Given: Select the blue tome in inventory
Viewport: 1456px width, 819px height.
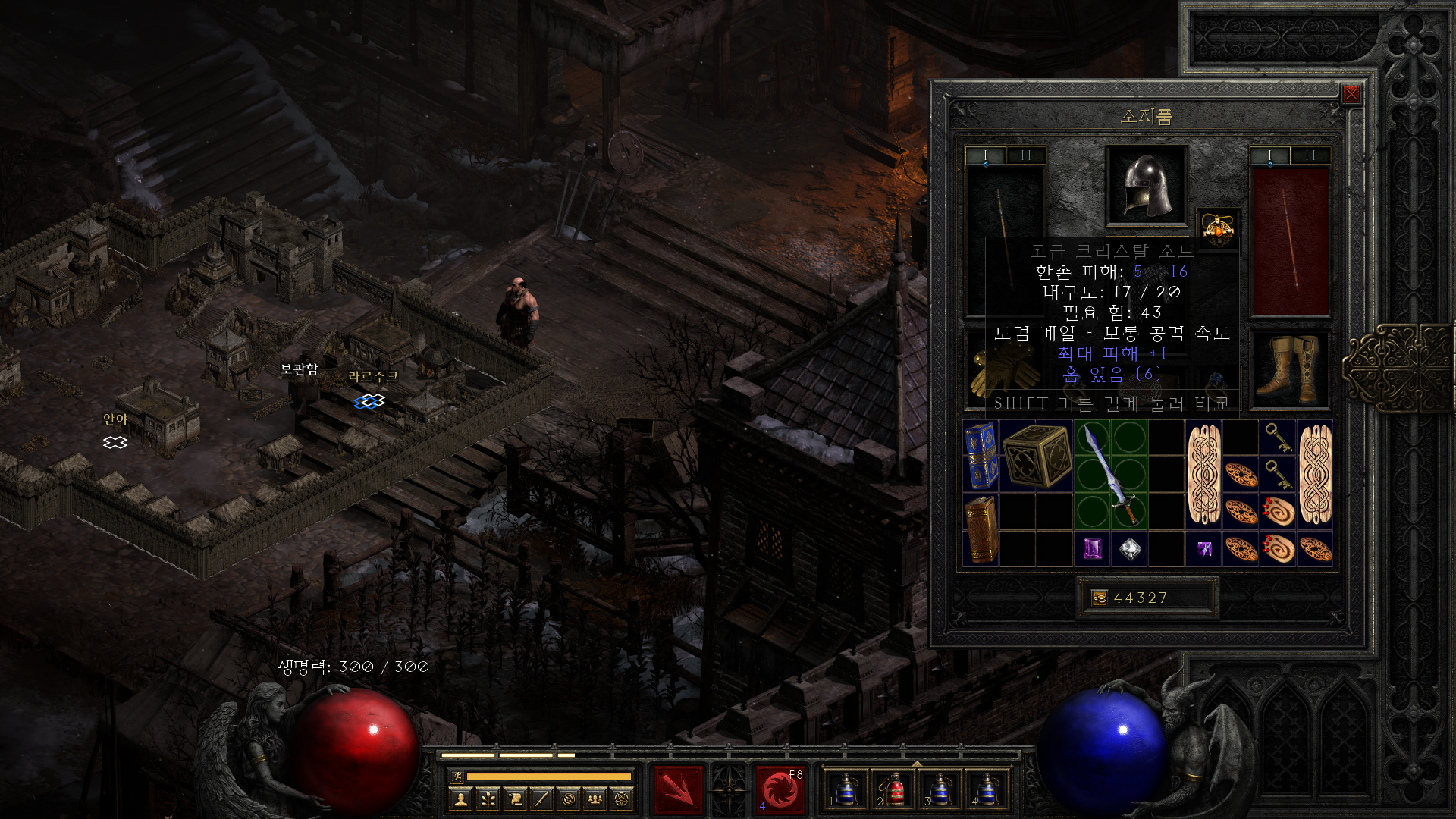Looking at the screenshot, I should 981,456.
